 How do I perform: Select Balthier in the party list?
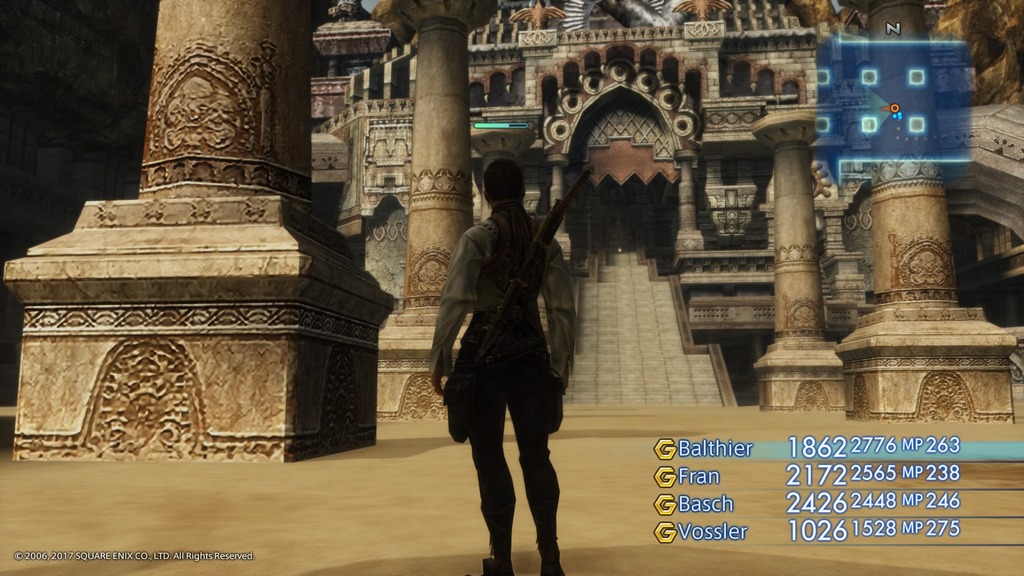point(715,448)
